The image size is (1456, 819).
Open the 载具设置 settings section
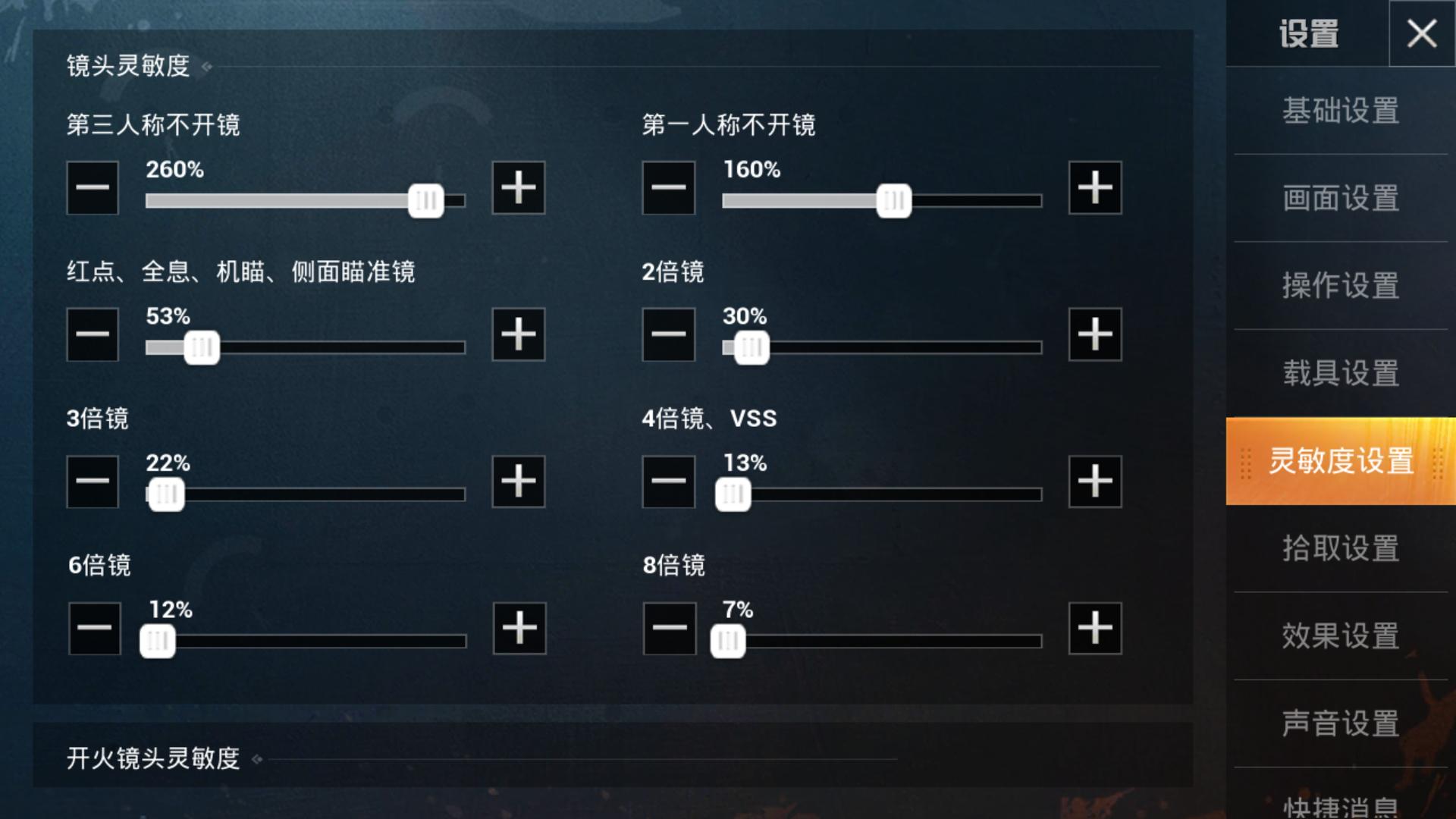(x=1339, y=374)
